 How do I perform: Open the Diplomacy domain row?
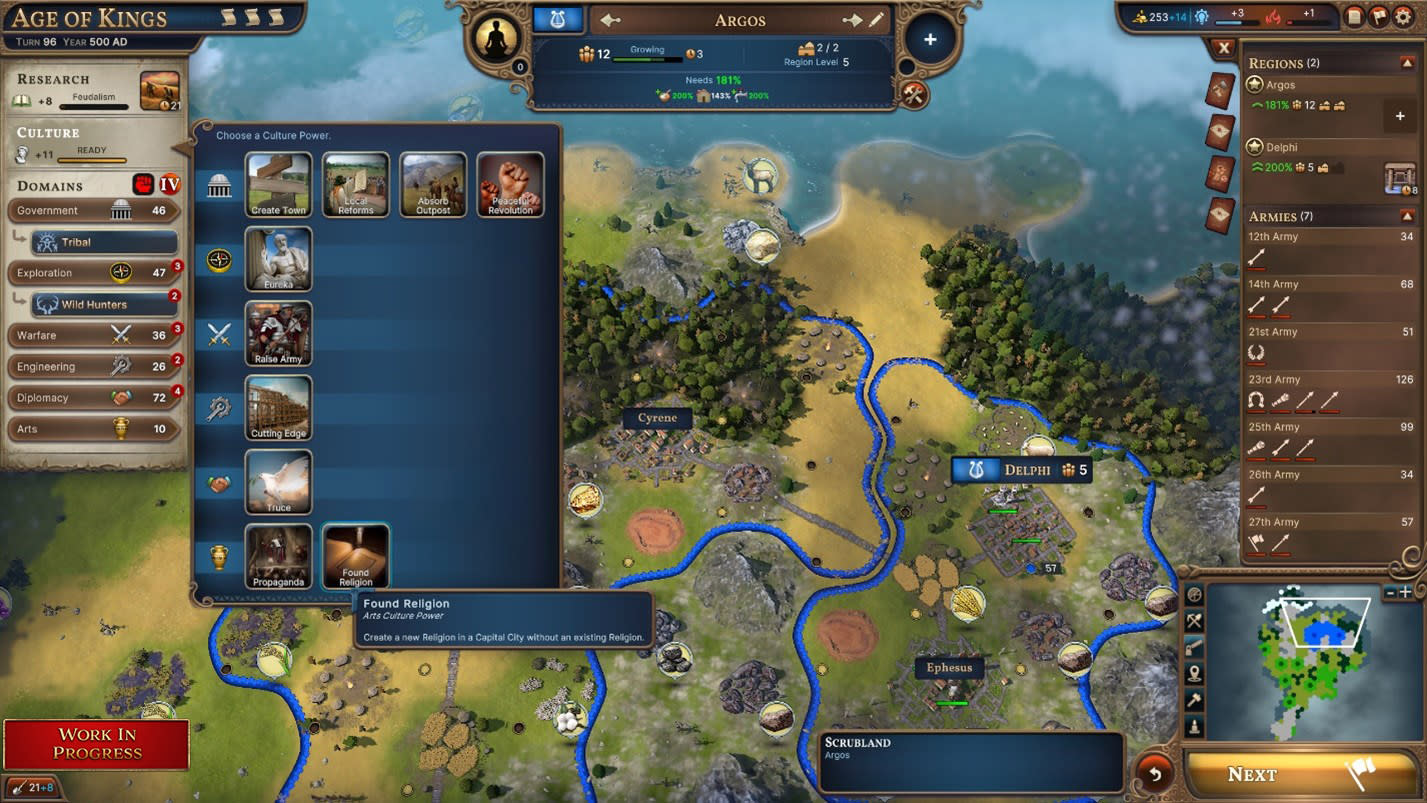94,398
